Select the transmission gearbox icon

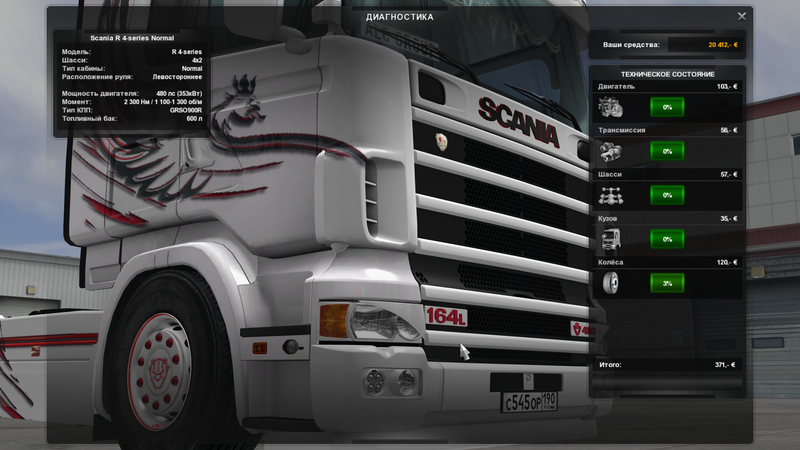pyautogui.click(x=610, y=152)
